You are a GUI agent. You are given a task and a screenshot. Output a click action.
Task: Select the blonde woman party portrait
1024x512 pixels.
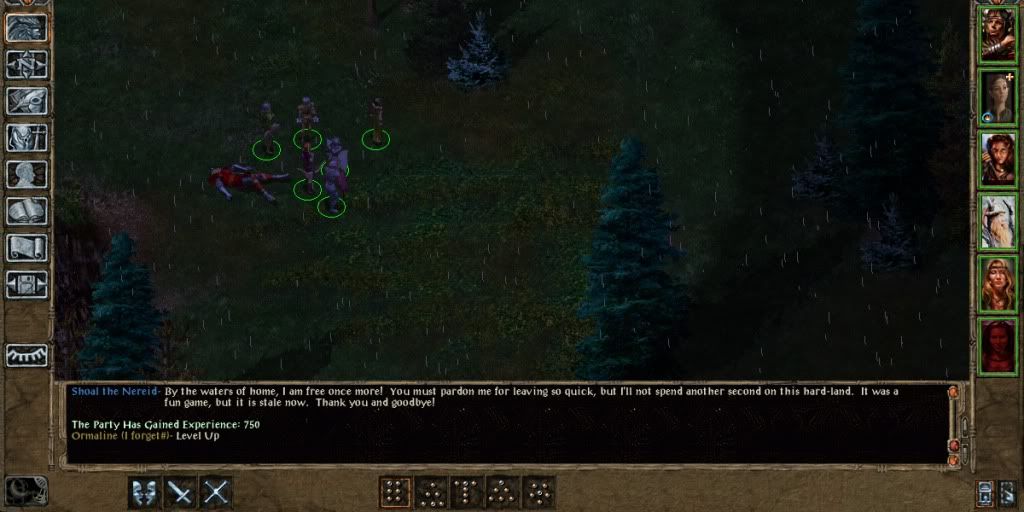tap(997, 284)
